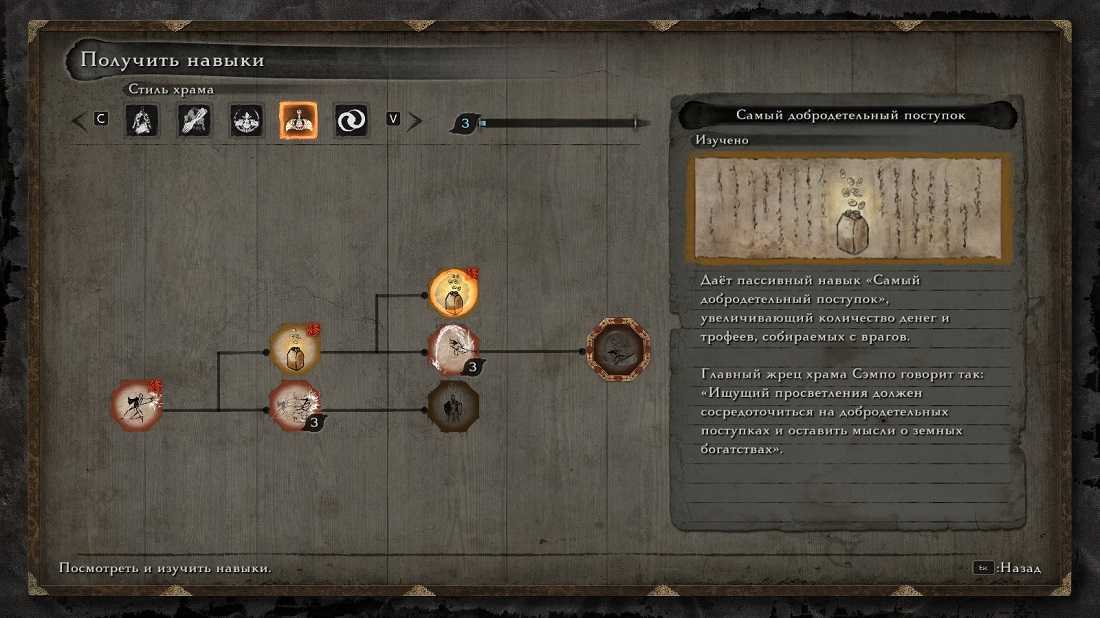The width and height of the screenshot is (1100, 618).
Task: Open the prosthetic arm skill style tab
Action: [194, 121]
